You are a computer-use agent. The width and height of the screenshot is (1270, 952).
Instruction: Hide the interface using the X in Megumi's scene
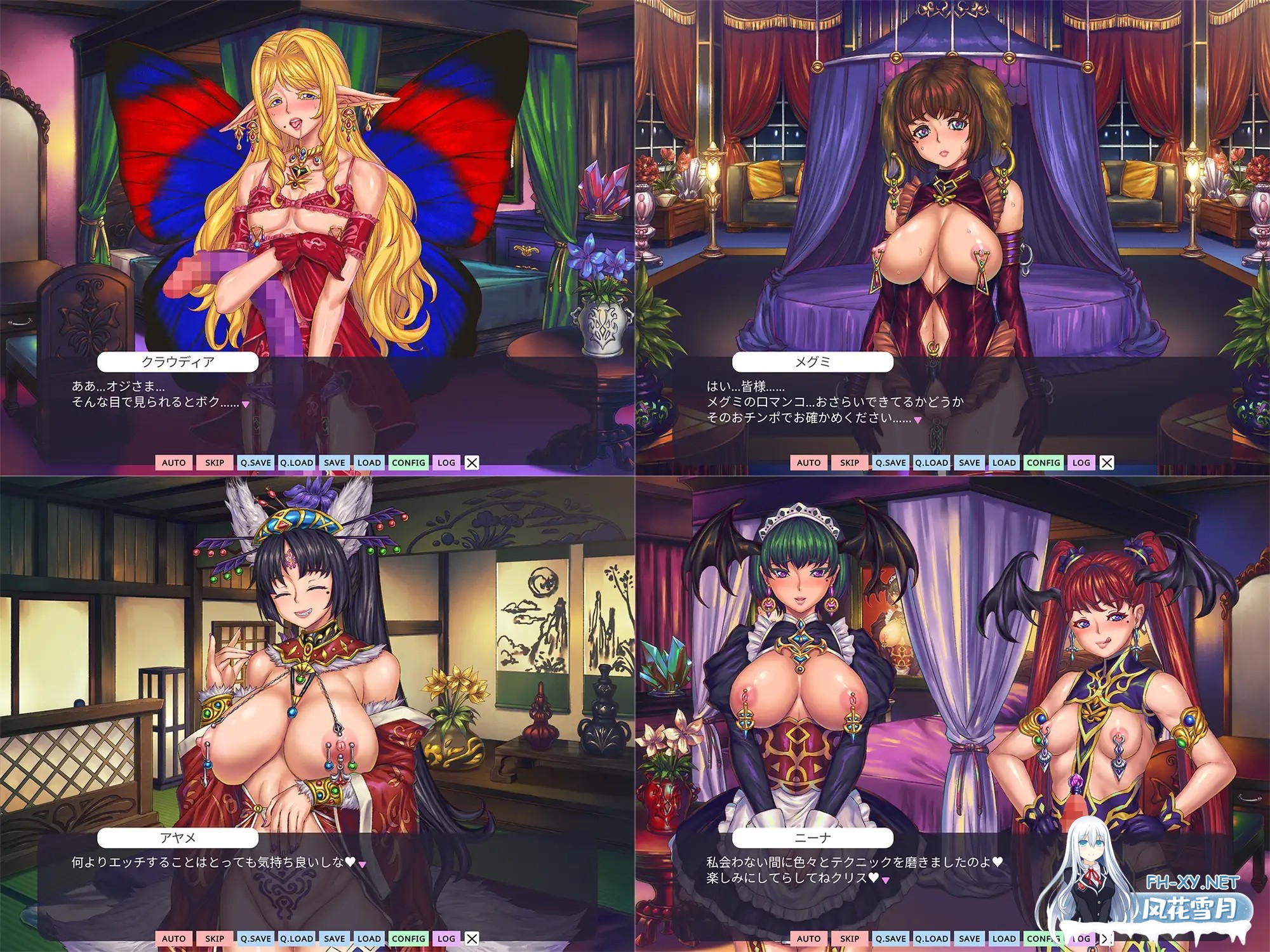[x=1106, y=463]
